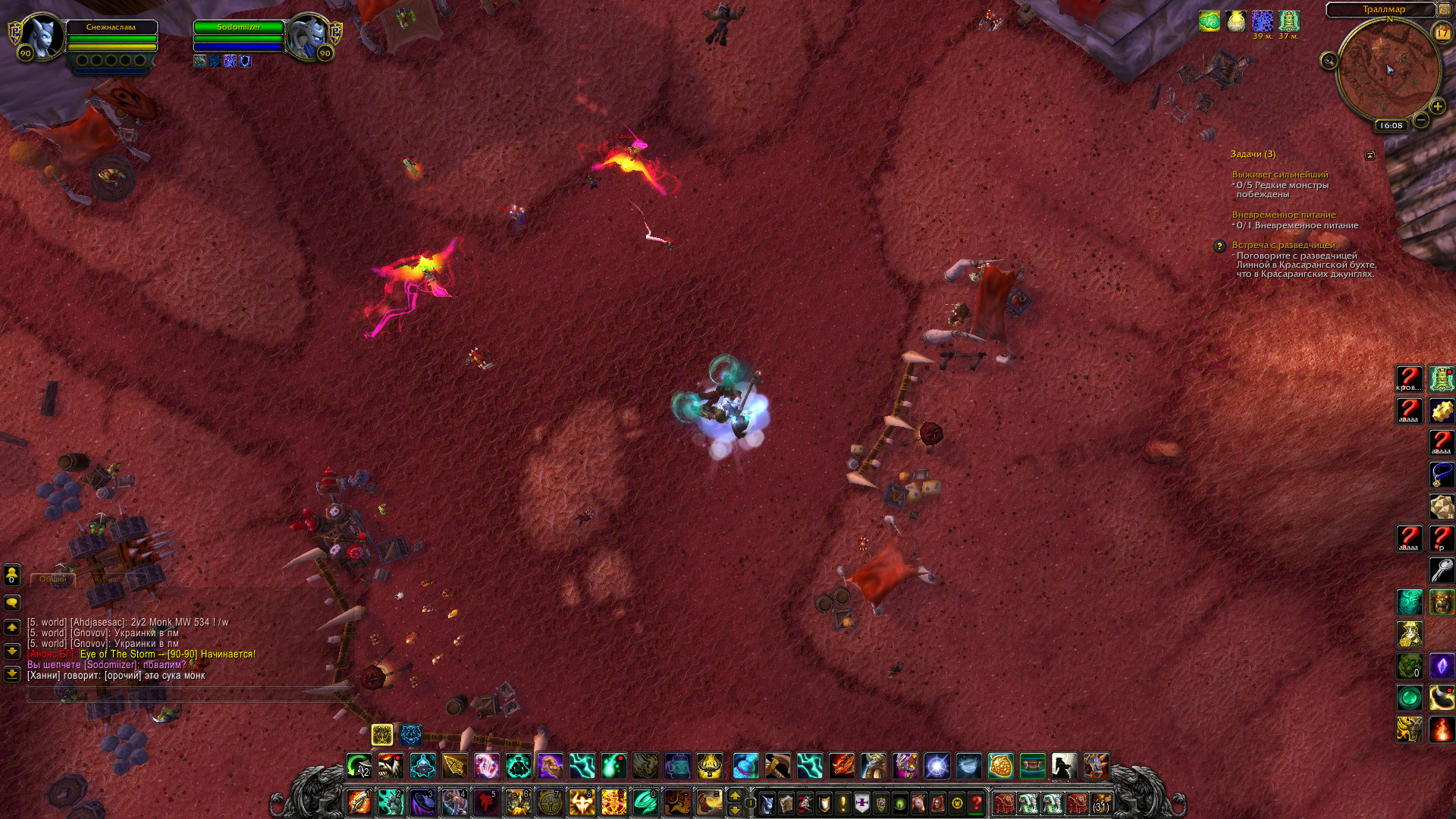Open the Выживет сильнейший quest entry
Screen dimensions: 1456x819
coord(1279,174)
